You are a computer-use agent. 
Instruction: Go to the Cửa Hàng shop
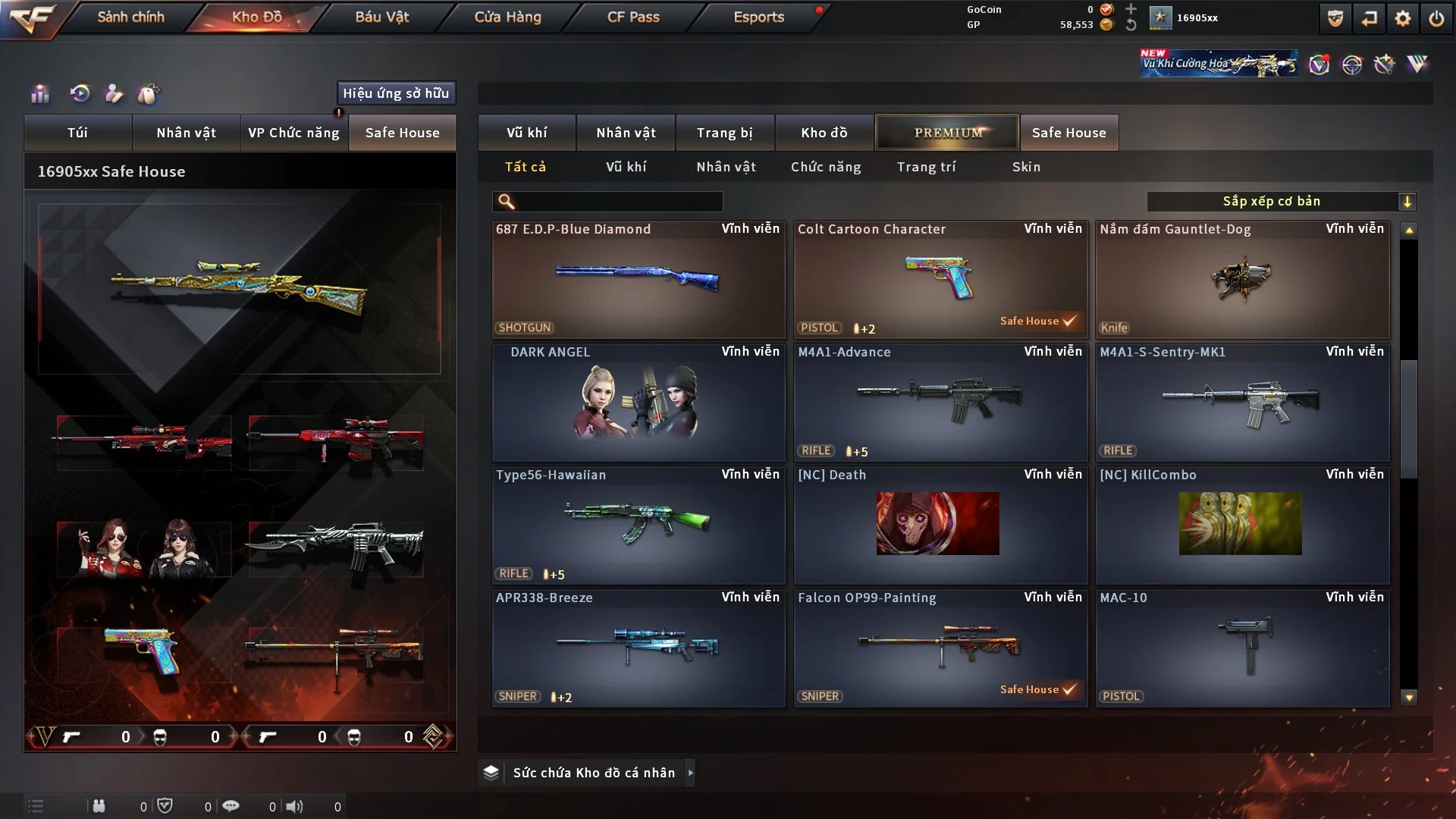(x=507, y=17)
